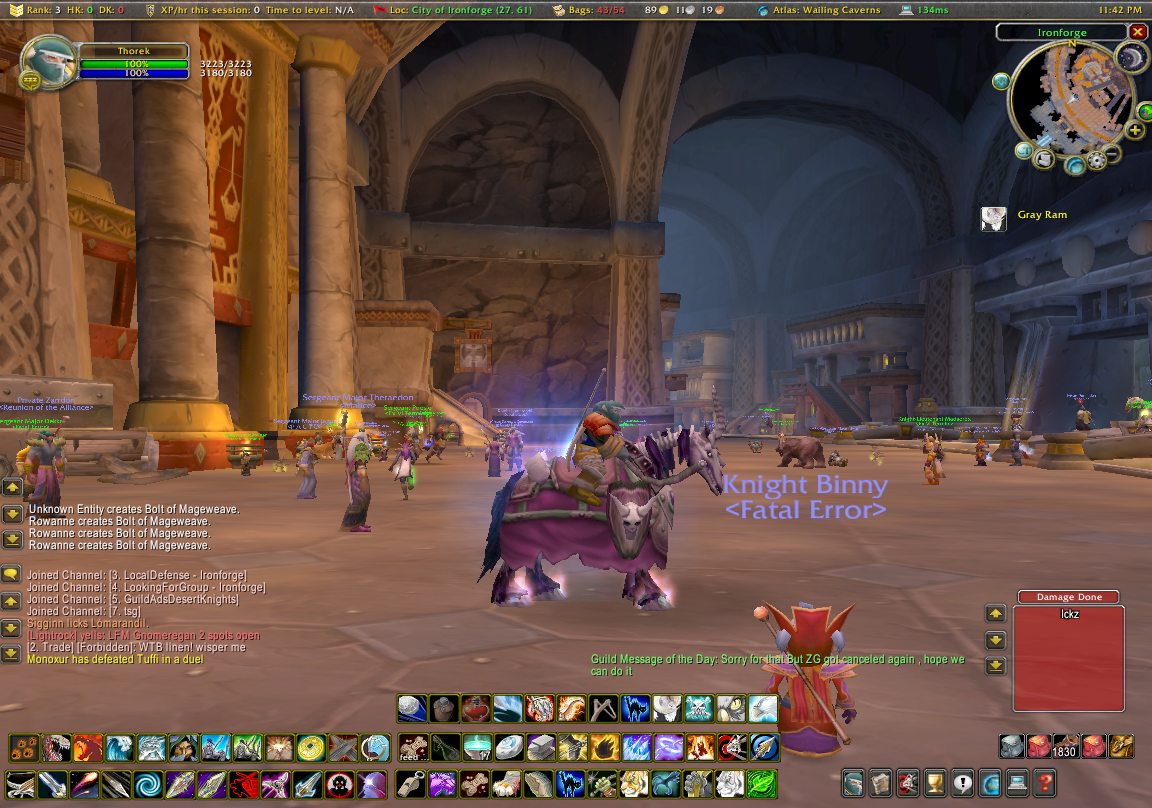Activate the green leaf ability icon
The height and width of the screenshot is (808, 1152).
pos(763,783)
